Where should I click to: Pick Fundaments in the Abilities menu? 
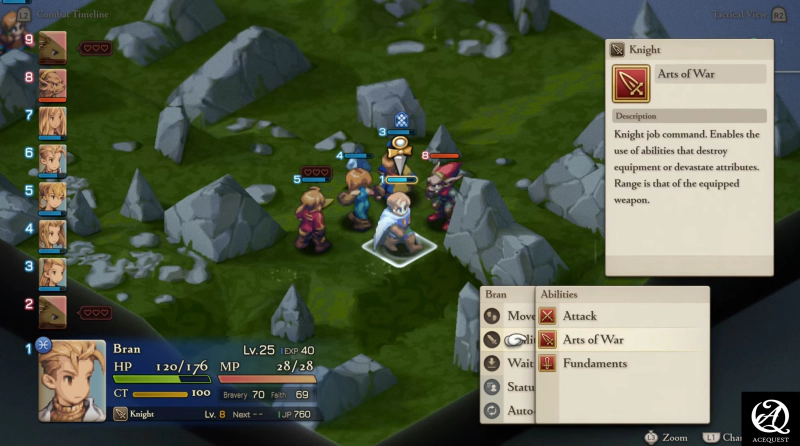[594, 364]
